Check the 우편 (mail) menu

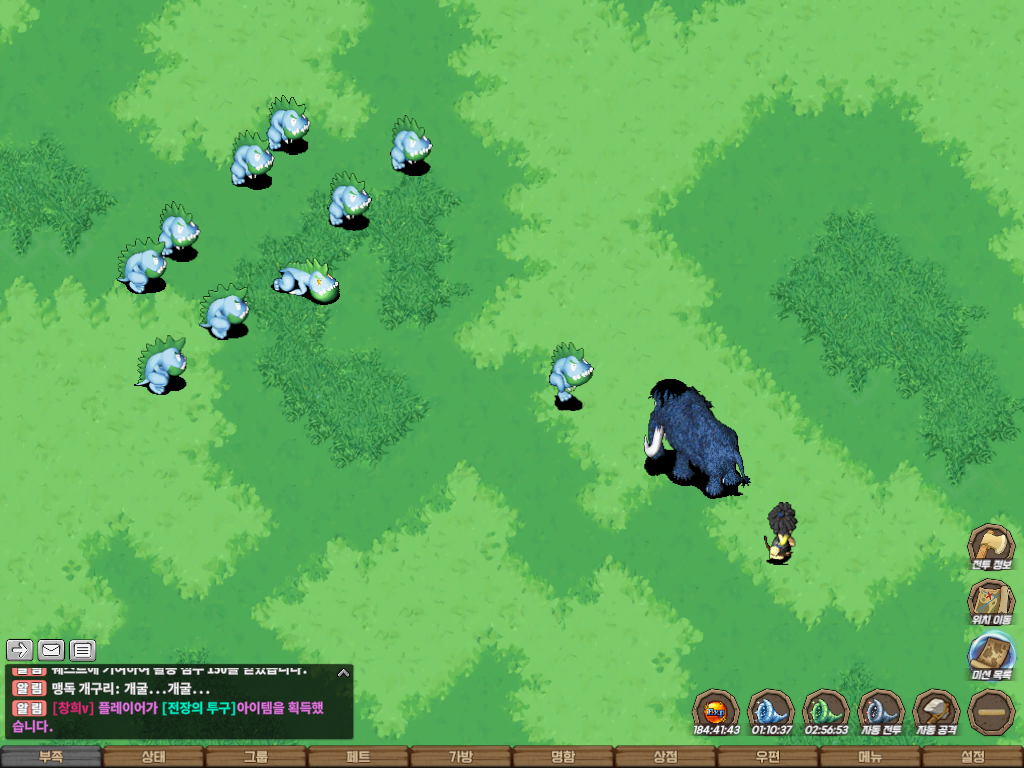(x=767, y=757)
